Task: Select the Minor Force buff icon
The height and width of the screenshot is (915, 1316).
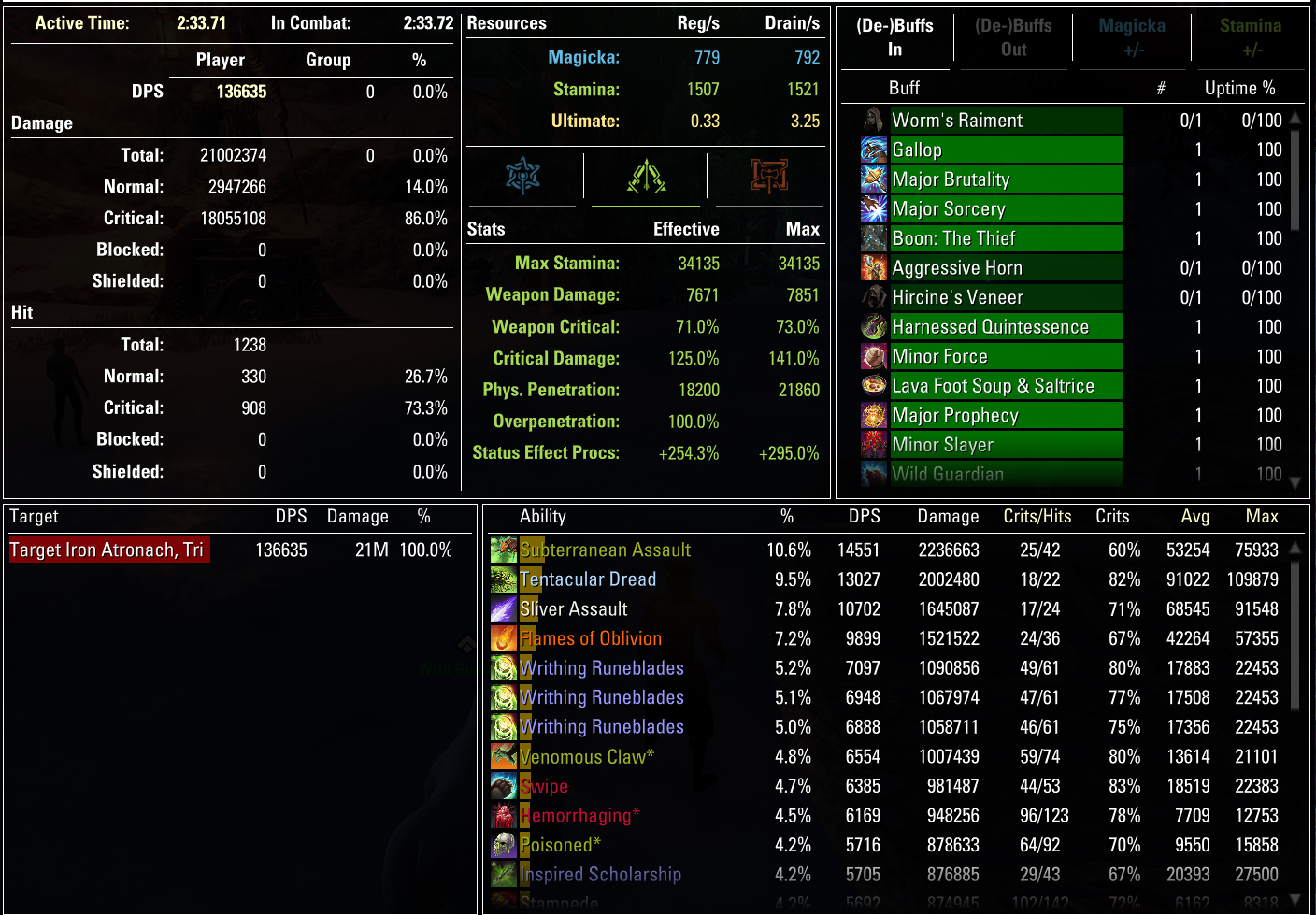Action: pos(874,356)
